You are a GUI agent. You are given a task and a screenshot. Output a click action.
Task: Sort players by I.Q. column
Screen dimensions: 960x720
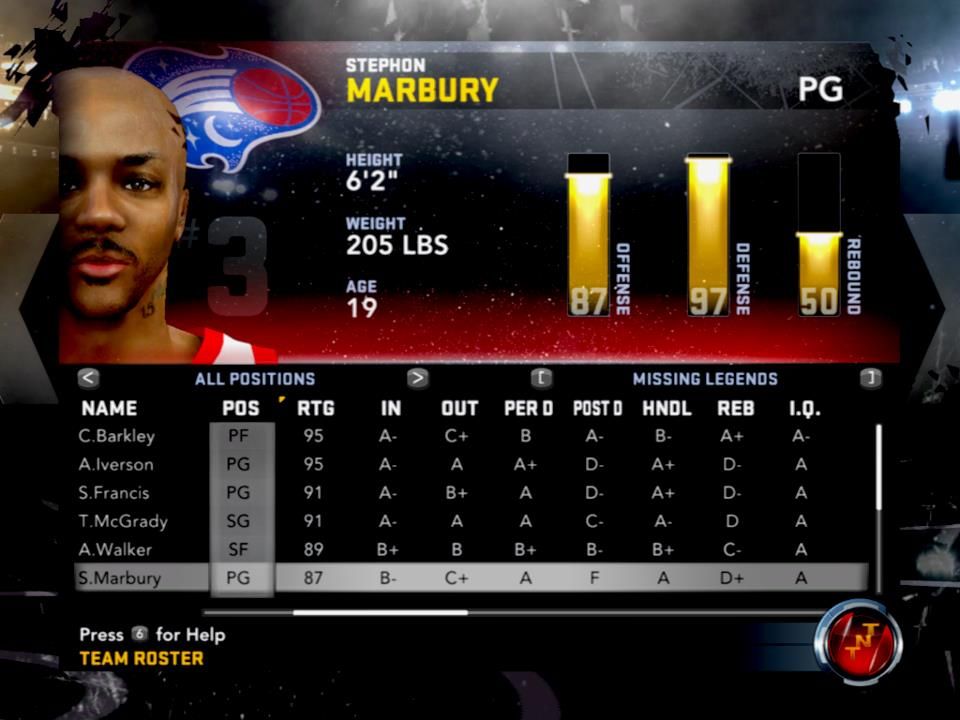(801, 408)
